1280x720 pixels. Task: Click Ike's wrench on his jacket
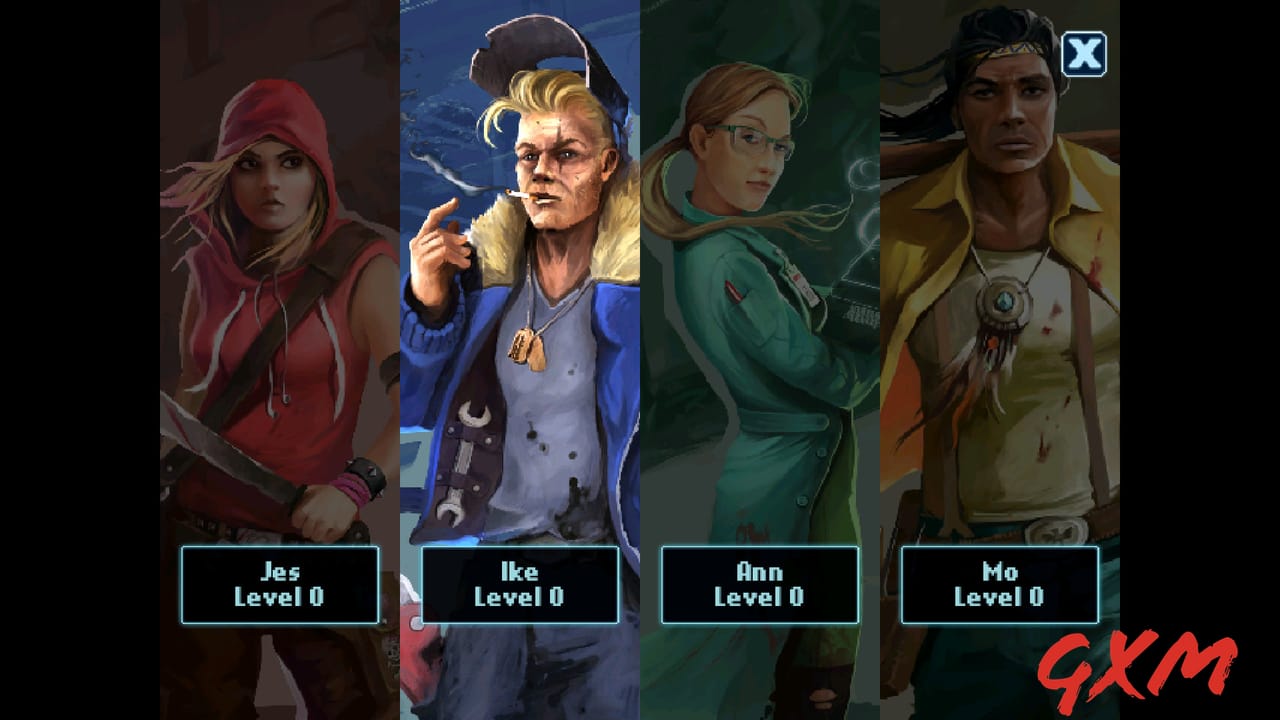pyautogui.click(x=468, y=460)
